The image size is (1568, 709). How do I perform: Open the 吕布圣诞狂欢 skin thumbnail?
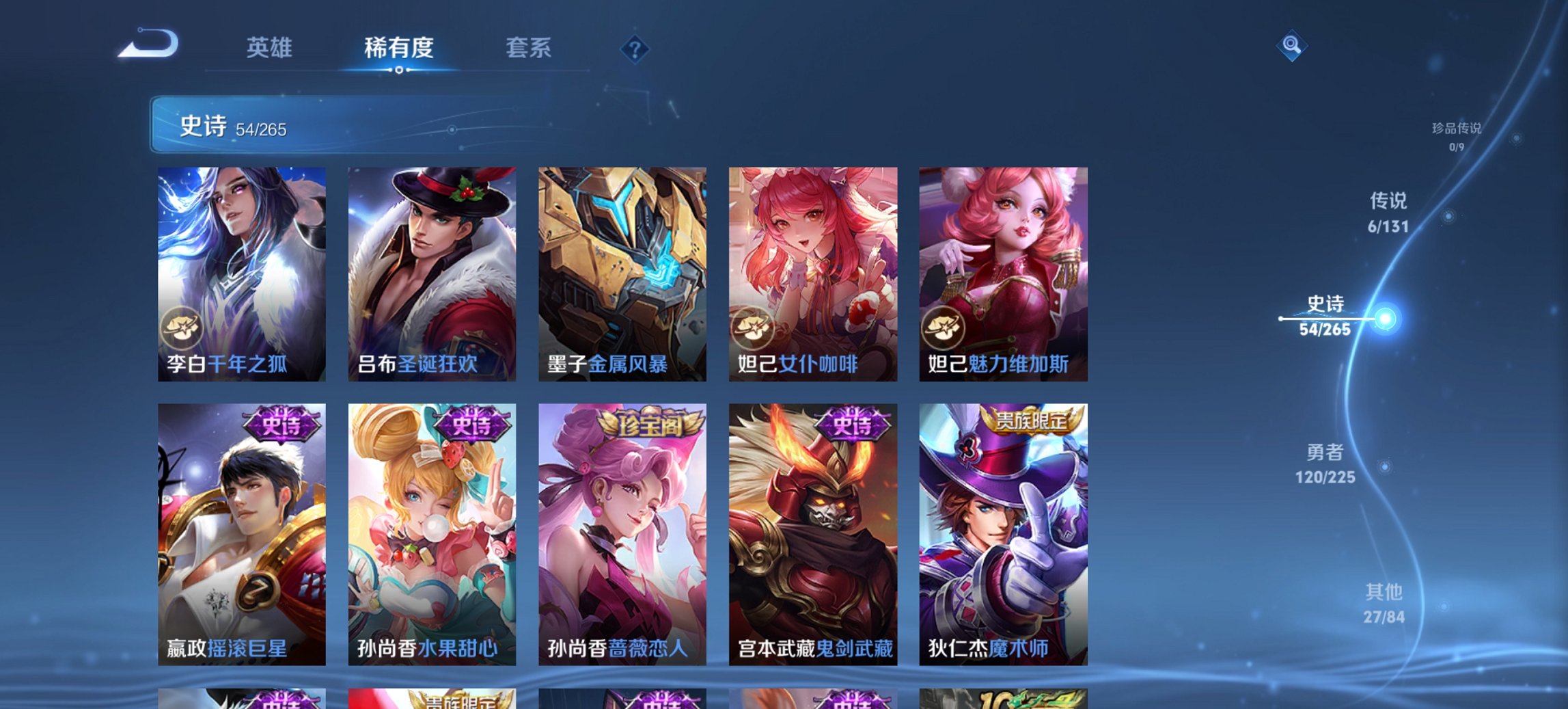430,273
